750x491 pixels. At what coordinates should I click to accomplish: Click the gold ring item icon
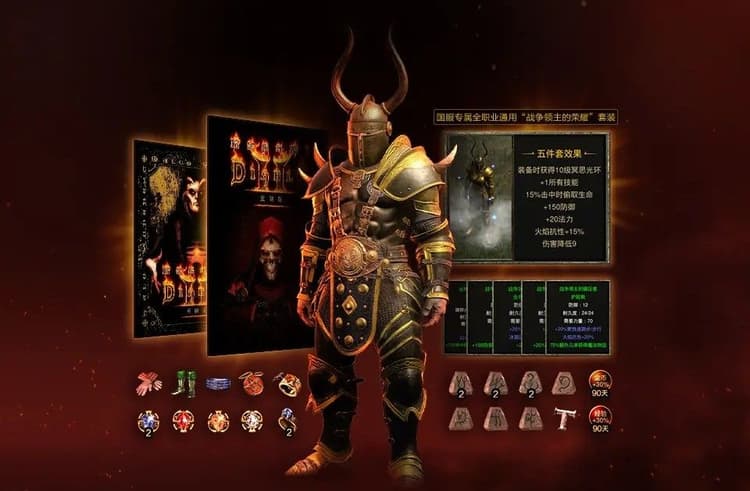click(x=287, y=384)
